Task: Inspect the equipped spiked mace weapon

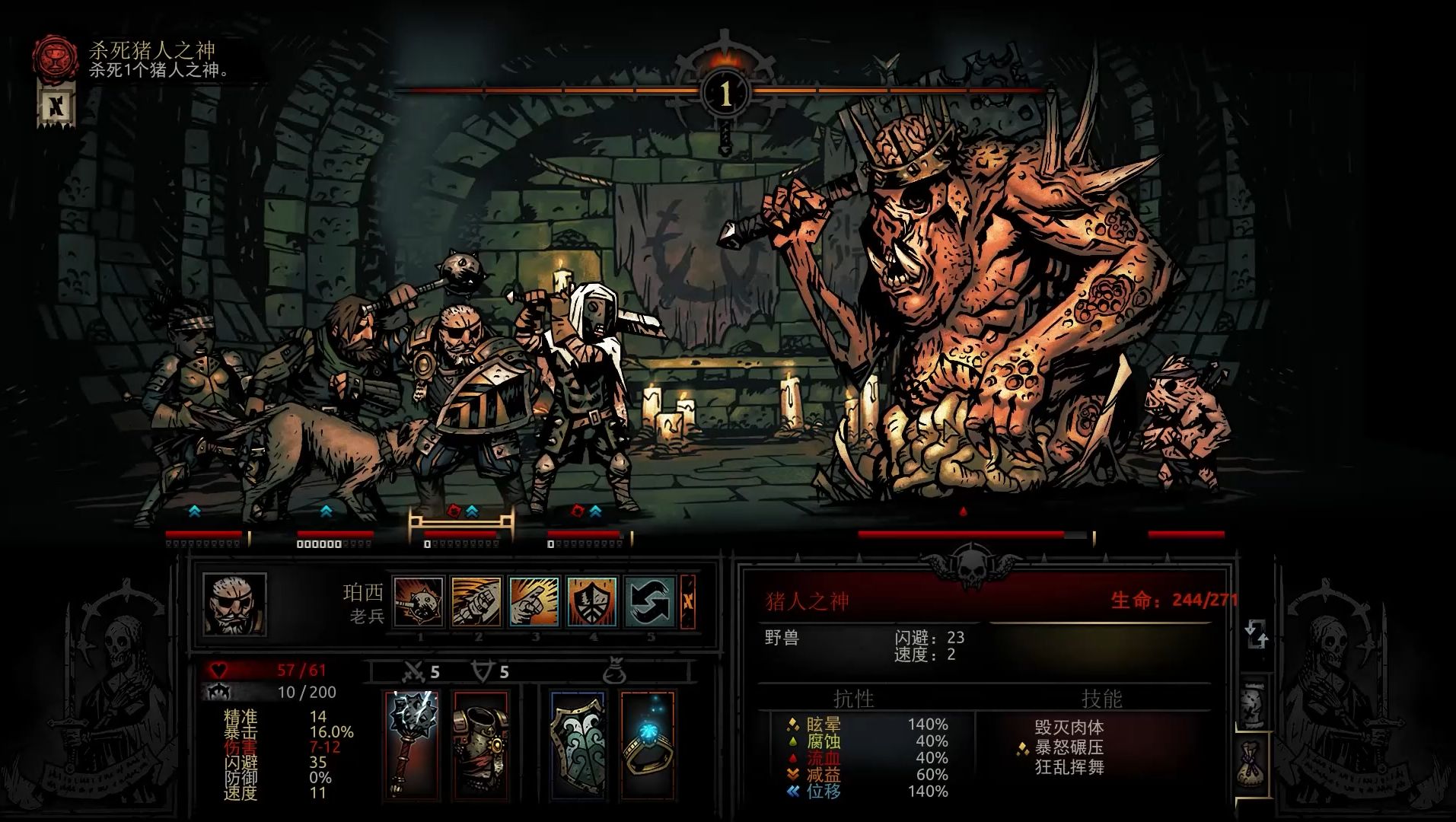Action: [x=412, y=744]
